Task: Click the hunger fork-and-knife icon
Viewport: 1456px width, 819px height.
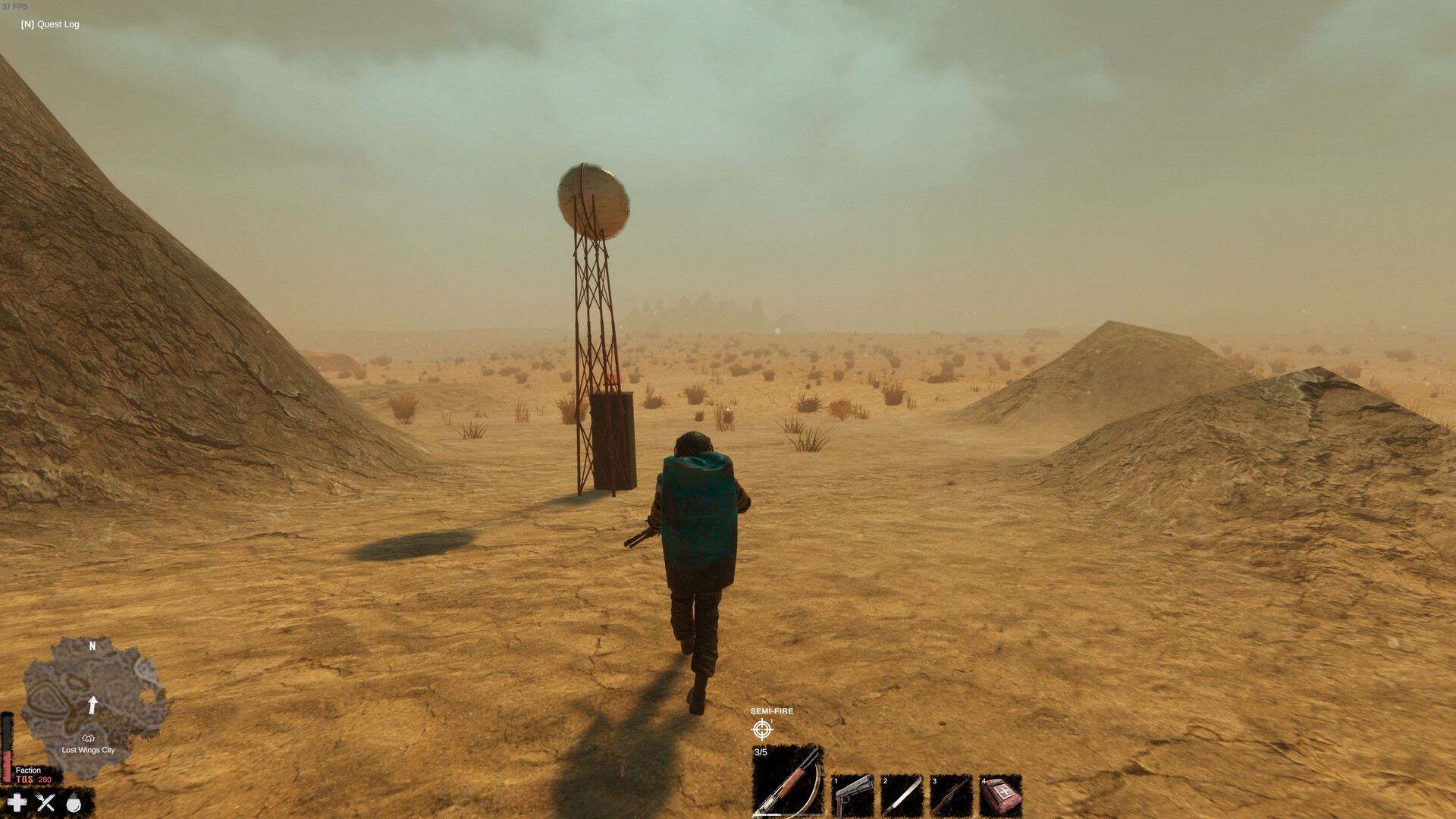Action: pyautogui.click(x=45, y=802)
